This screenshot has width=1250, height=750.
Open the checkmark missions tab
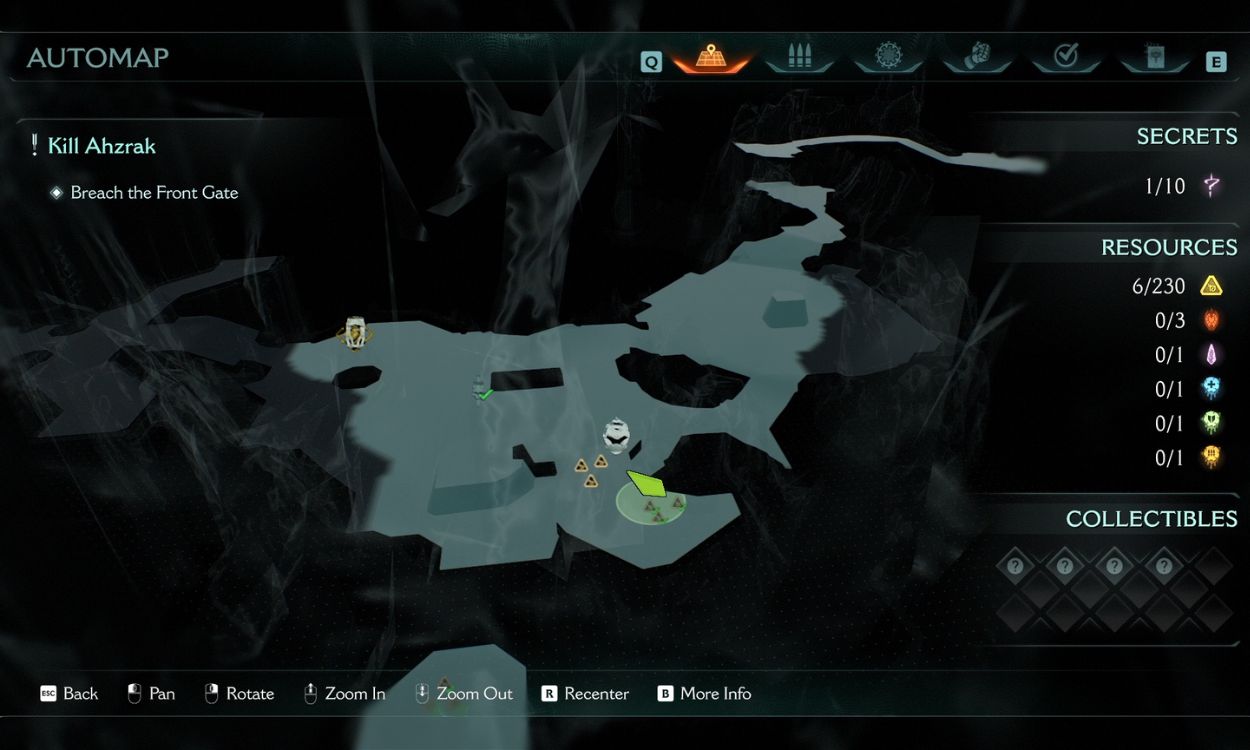(1066, 58)
